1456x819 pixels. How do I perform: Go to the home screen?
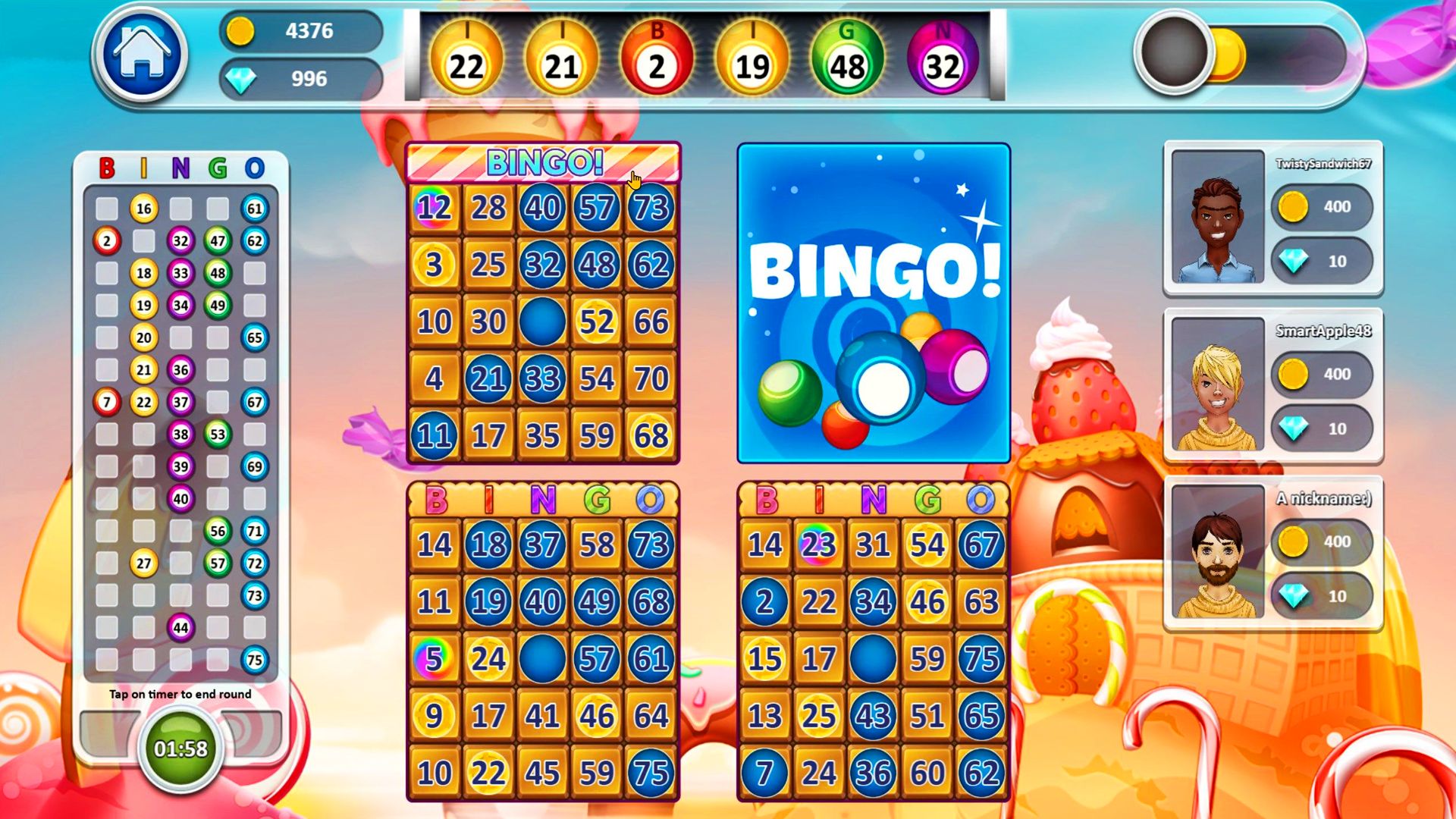tap(142, 54)
